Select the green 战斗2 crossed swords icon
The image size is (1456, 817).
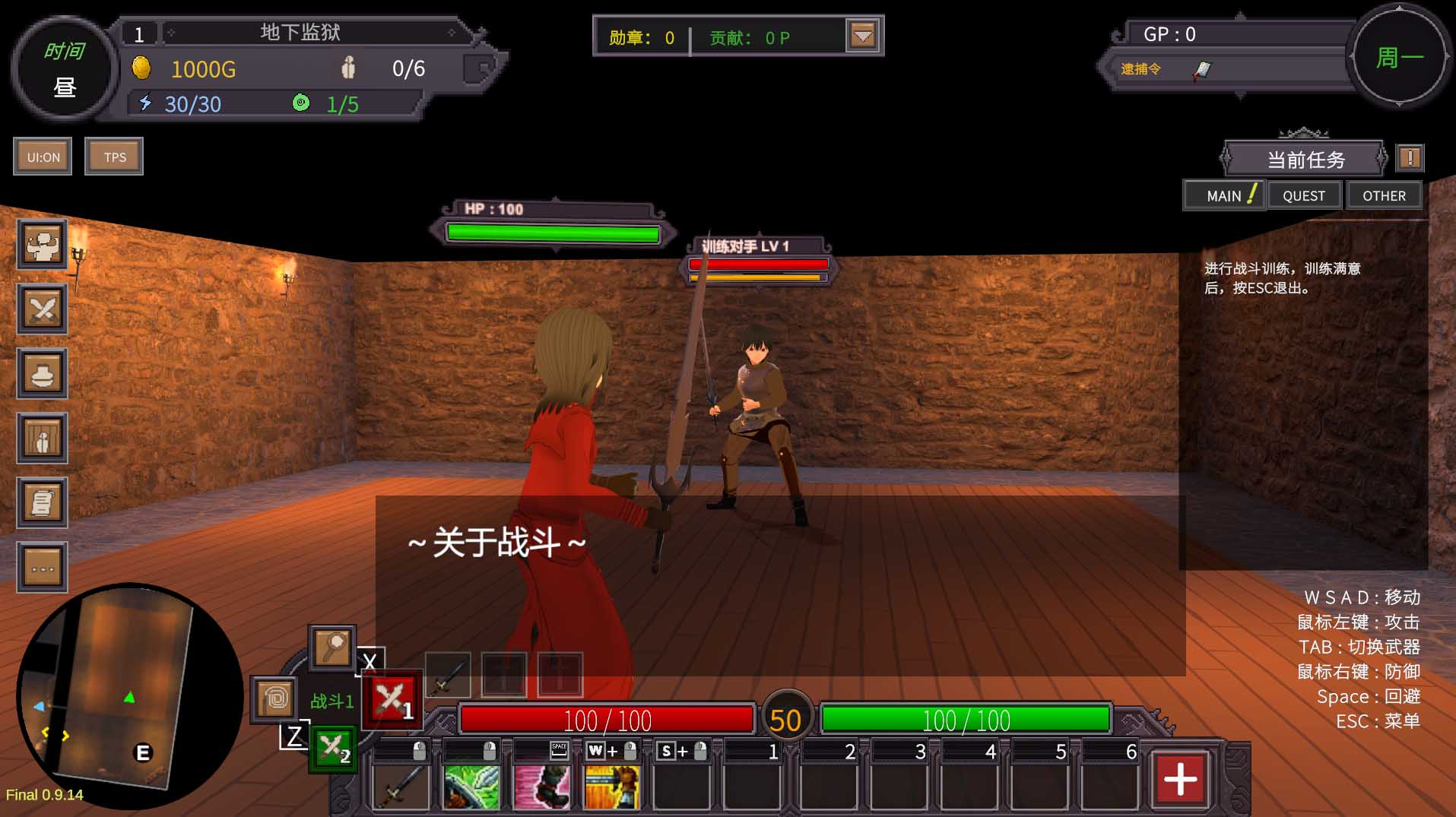coord(335,749)
